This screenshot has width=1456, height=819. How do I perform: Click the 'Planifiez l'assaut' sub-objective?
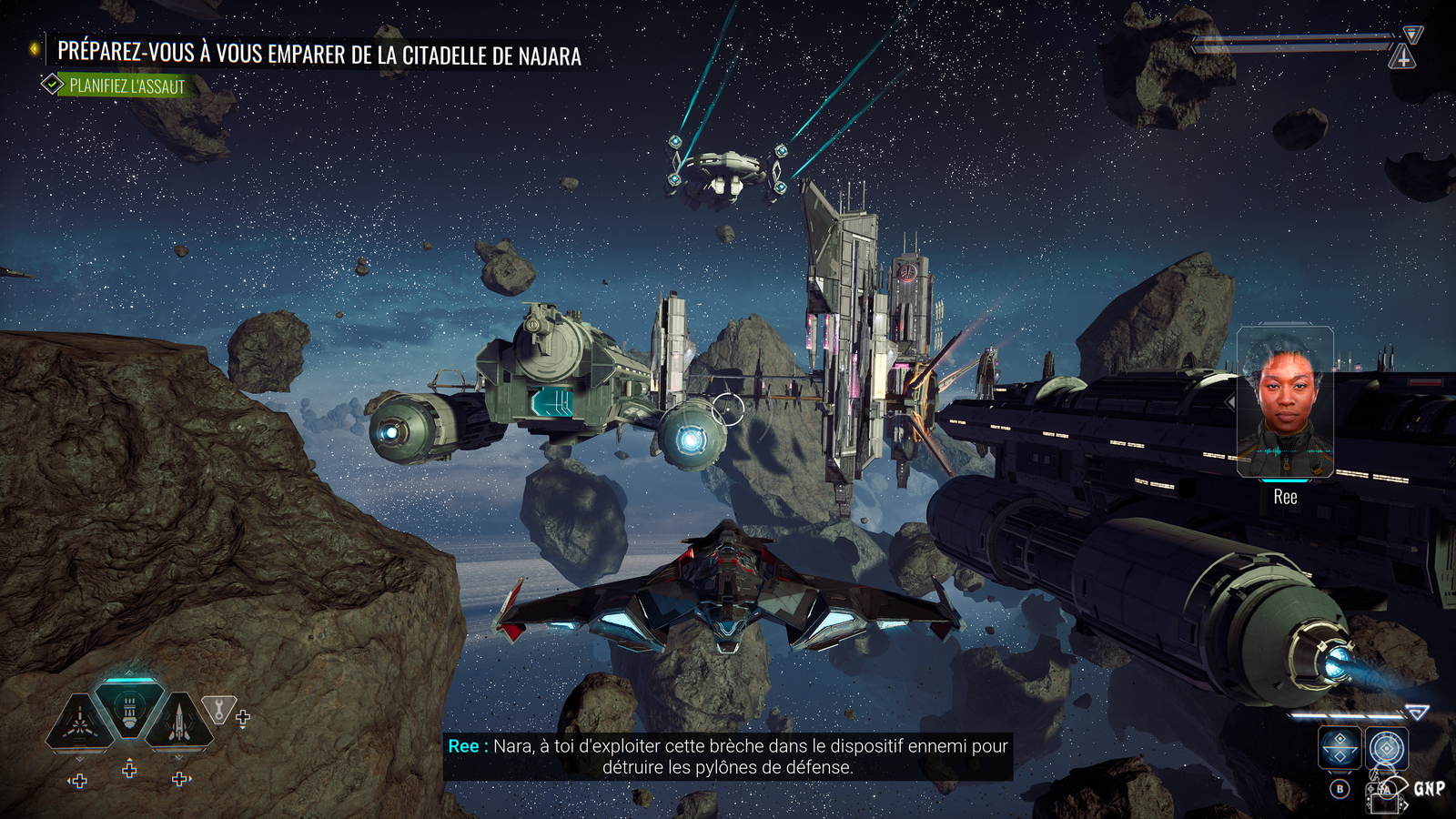point(126,86)
